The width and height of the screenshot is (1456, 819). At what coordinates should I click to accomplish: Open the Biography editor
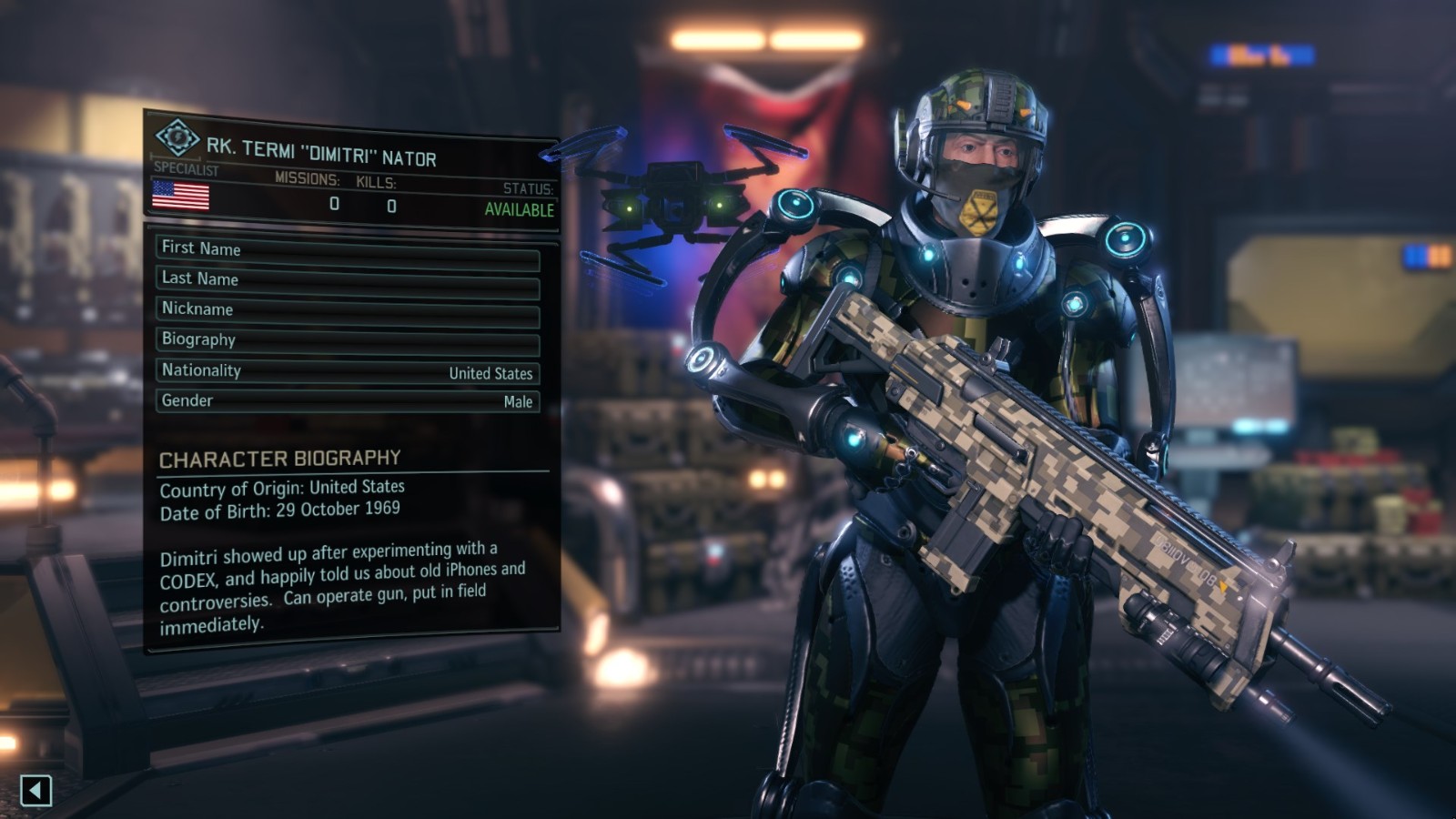tap(347, 342)
